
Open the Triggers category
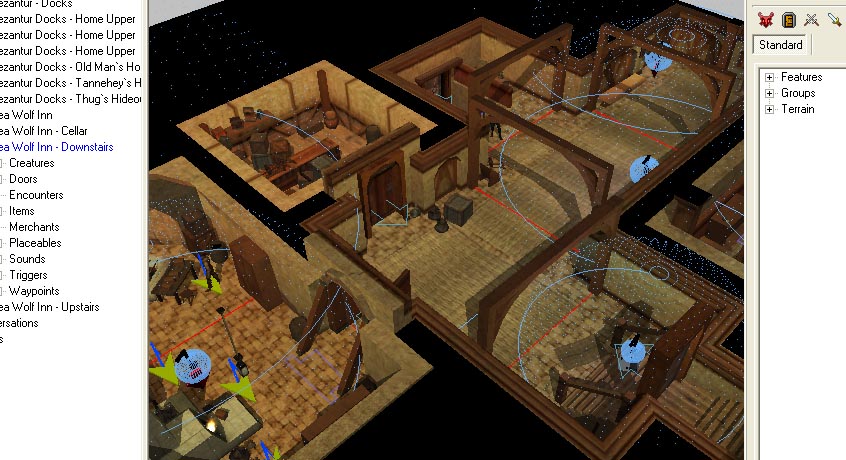pyautogui.click(x=28, y=275)
